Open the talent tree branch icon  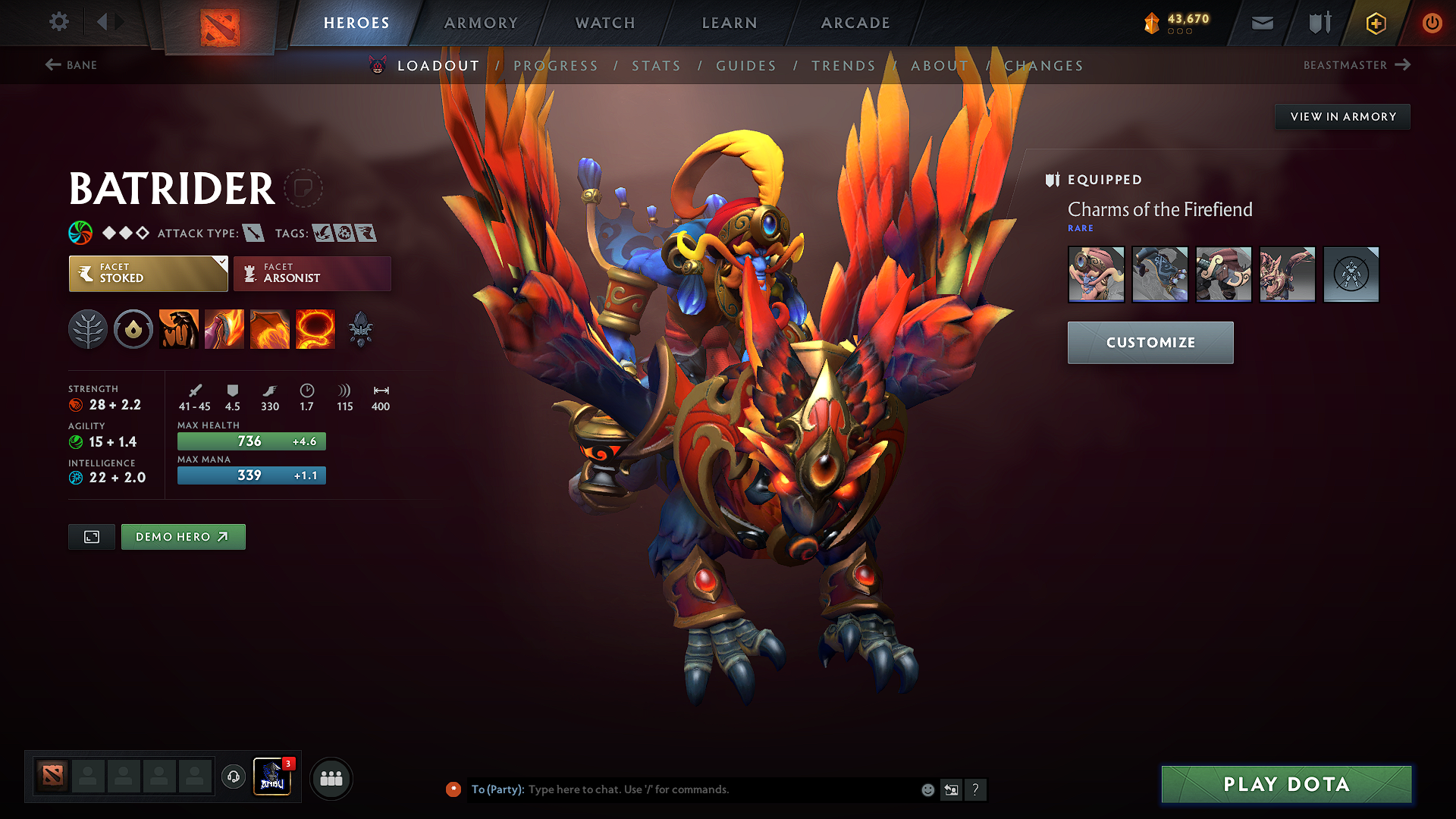pyautogui.click(x=88, y=329)
